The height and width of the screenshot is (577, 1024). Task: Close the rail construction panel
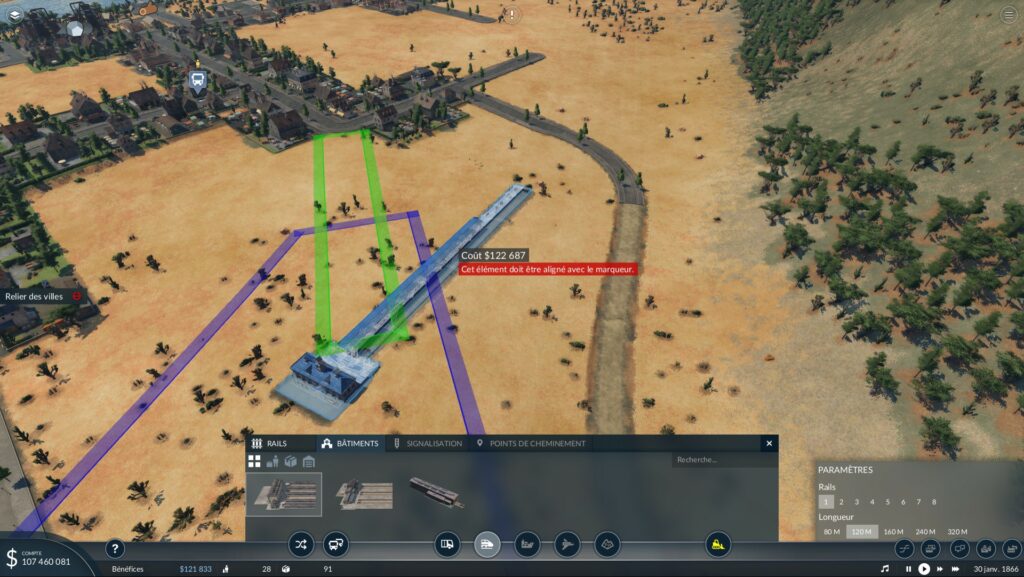click(769, 443)
